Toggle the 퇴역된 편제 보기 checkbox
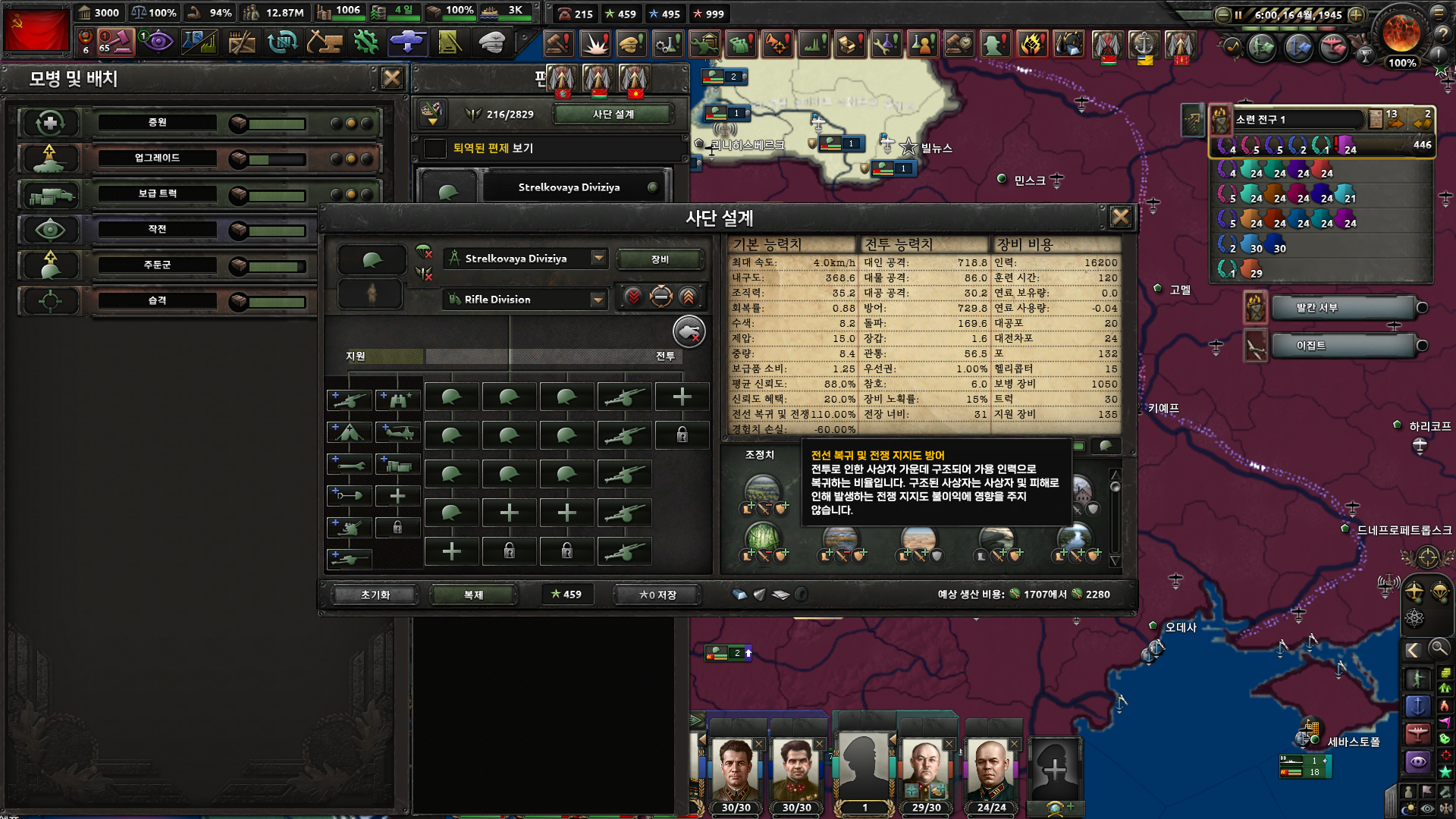1456x819 pixels. click(x=435, y=148)
